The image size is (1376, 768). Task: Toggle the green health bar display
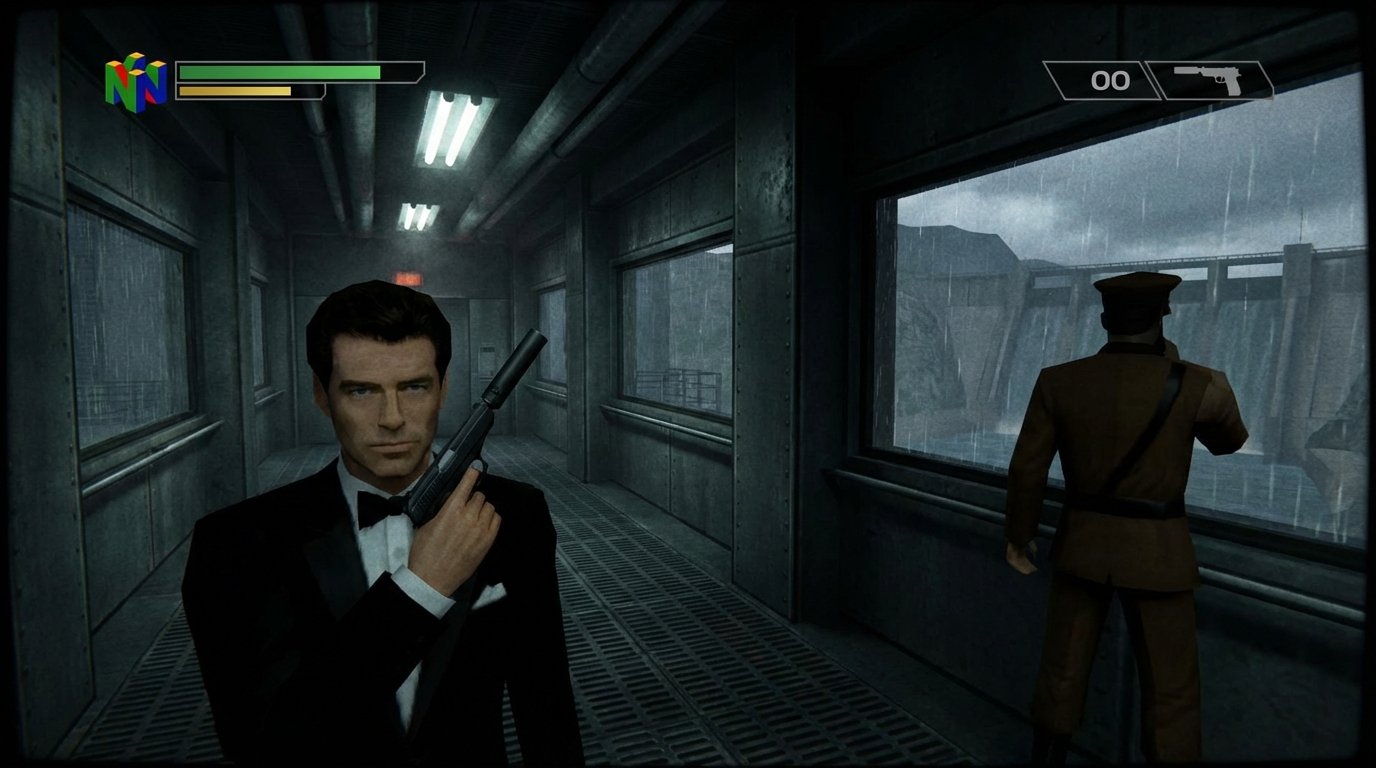280,72
